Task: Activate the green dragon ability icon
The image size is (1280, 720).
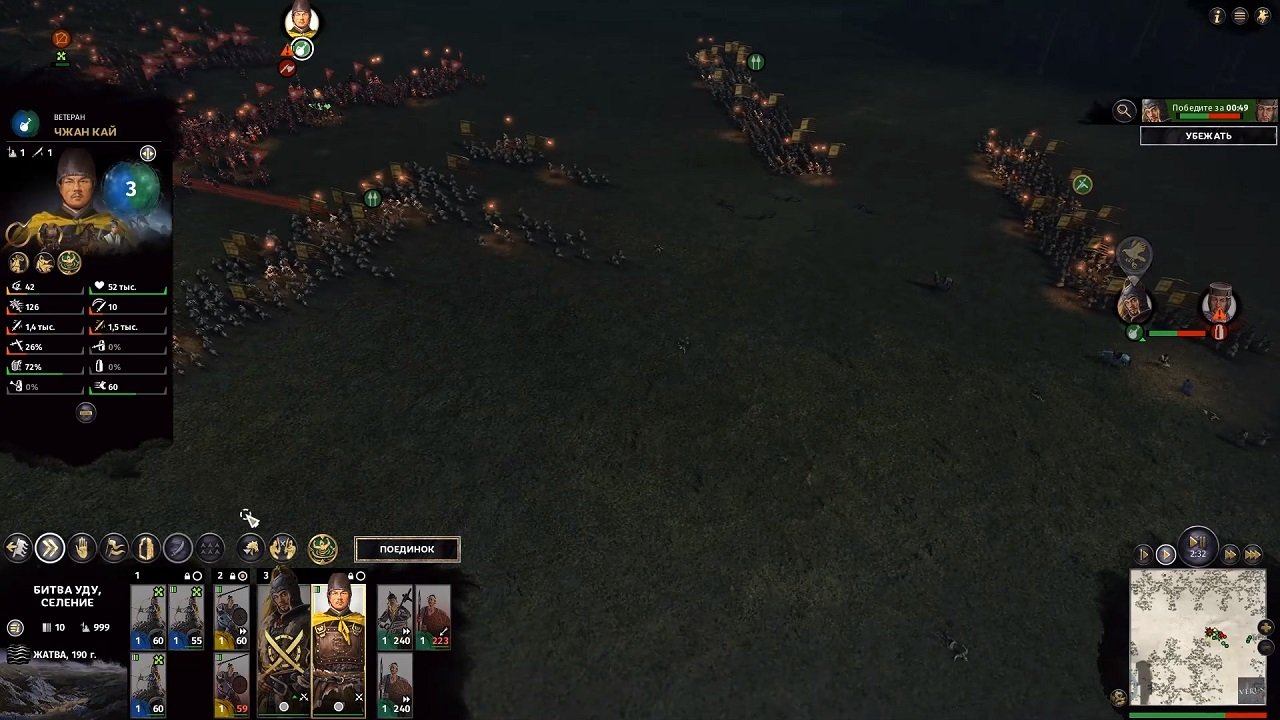Action: pyautogui.click(x=322, y=547)
